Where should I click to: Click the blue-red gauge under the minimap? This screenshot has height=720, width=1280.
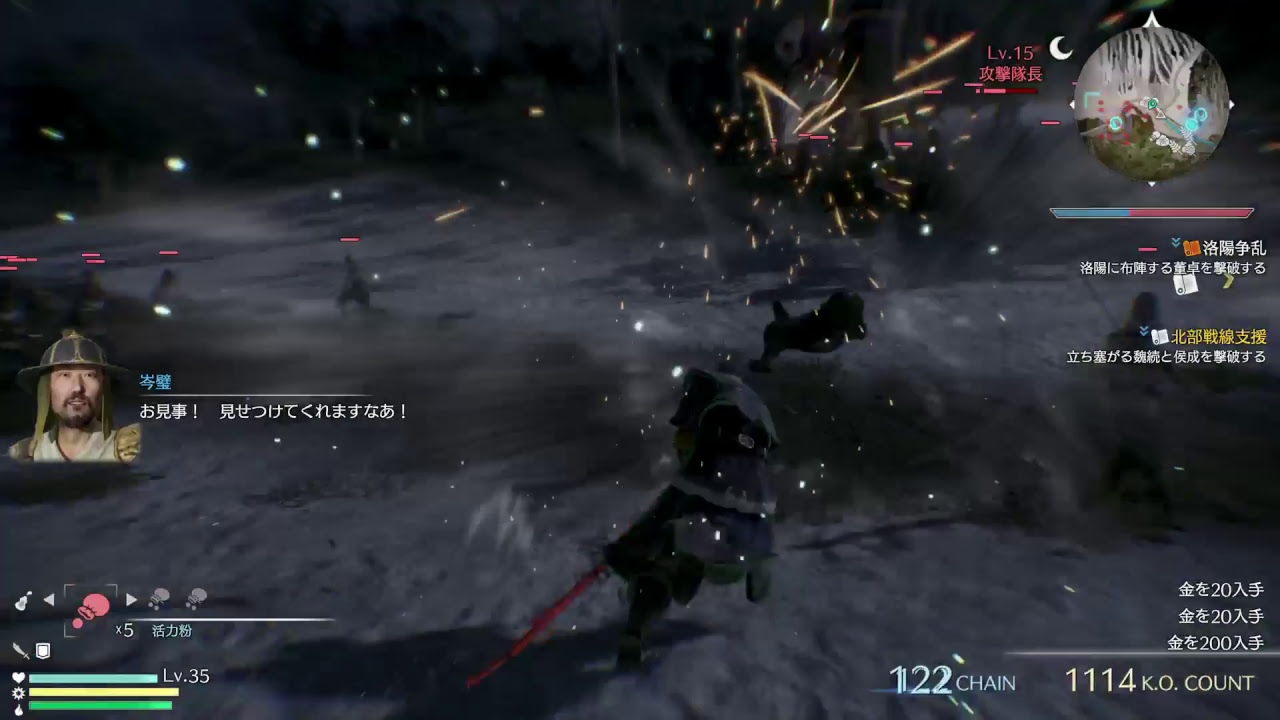pyautogui.click(x=1152, y=212)
